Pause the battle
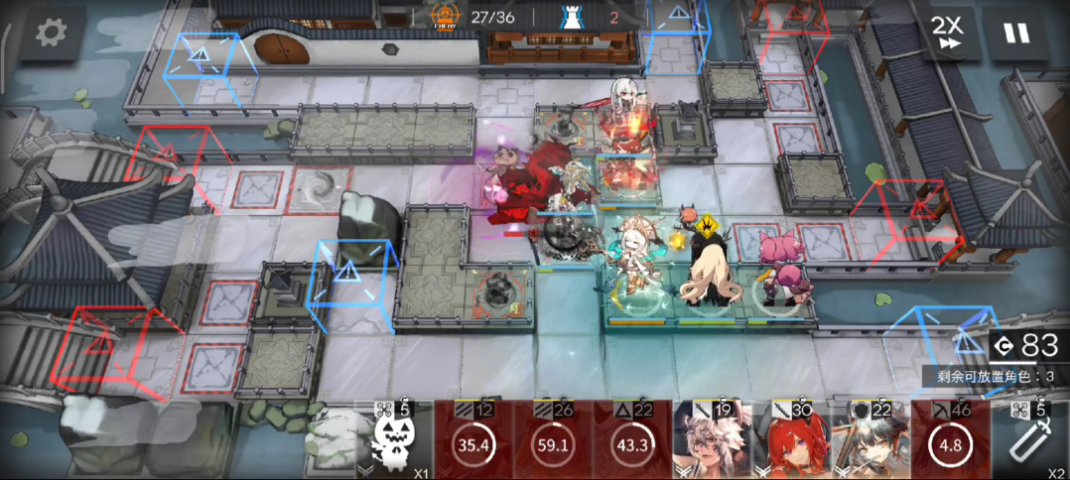The image size is (1070, 480). point(1016,33)
